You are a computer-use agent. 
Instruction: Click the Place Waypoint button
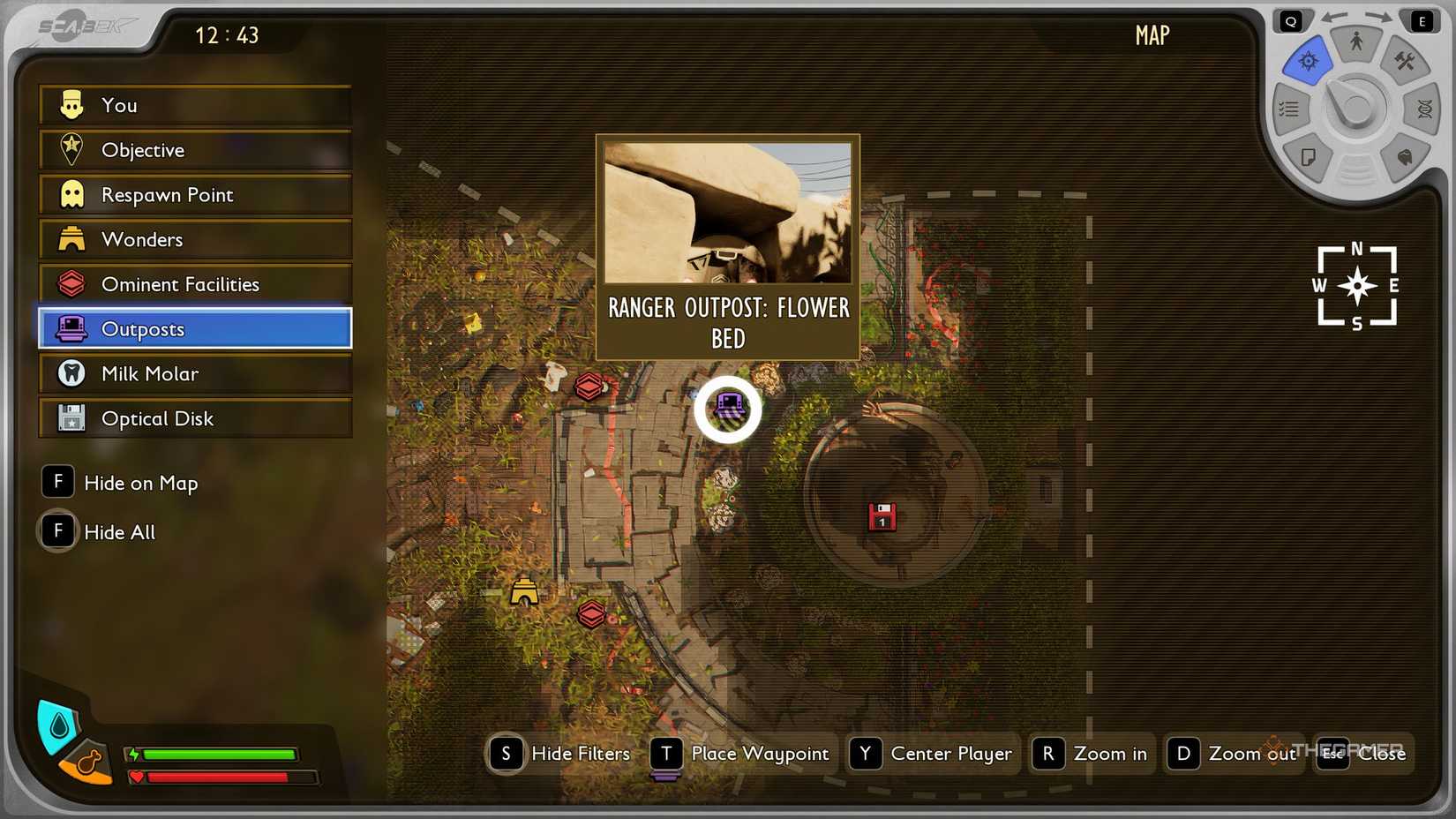point(742,754)
